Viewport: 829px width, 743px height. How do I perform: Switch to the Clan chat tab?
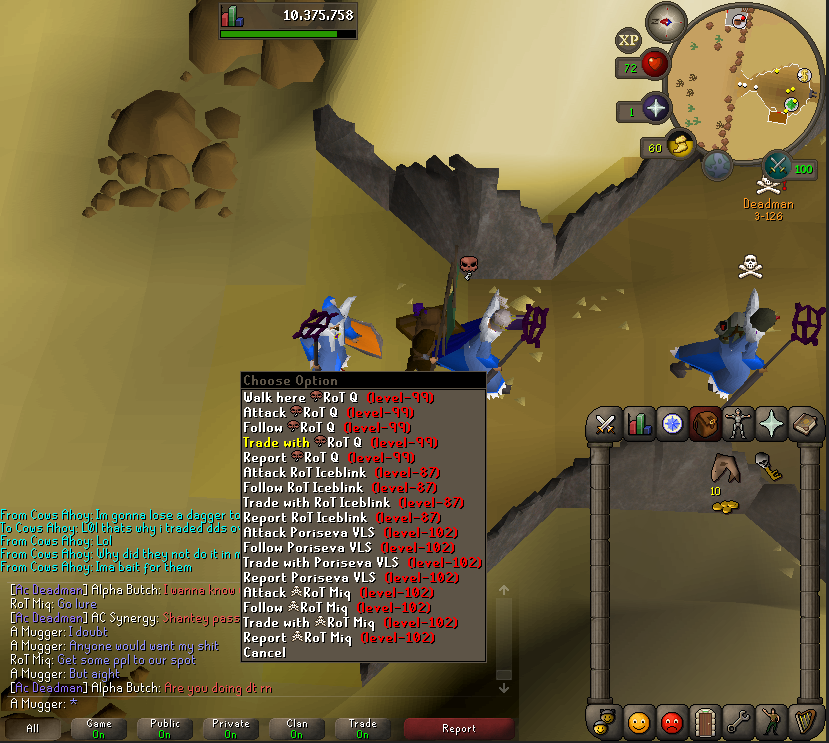[x=297, y=728]
